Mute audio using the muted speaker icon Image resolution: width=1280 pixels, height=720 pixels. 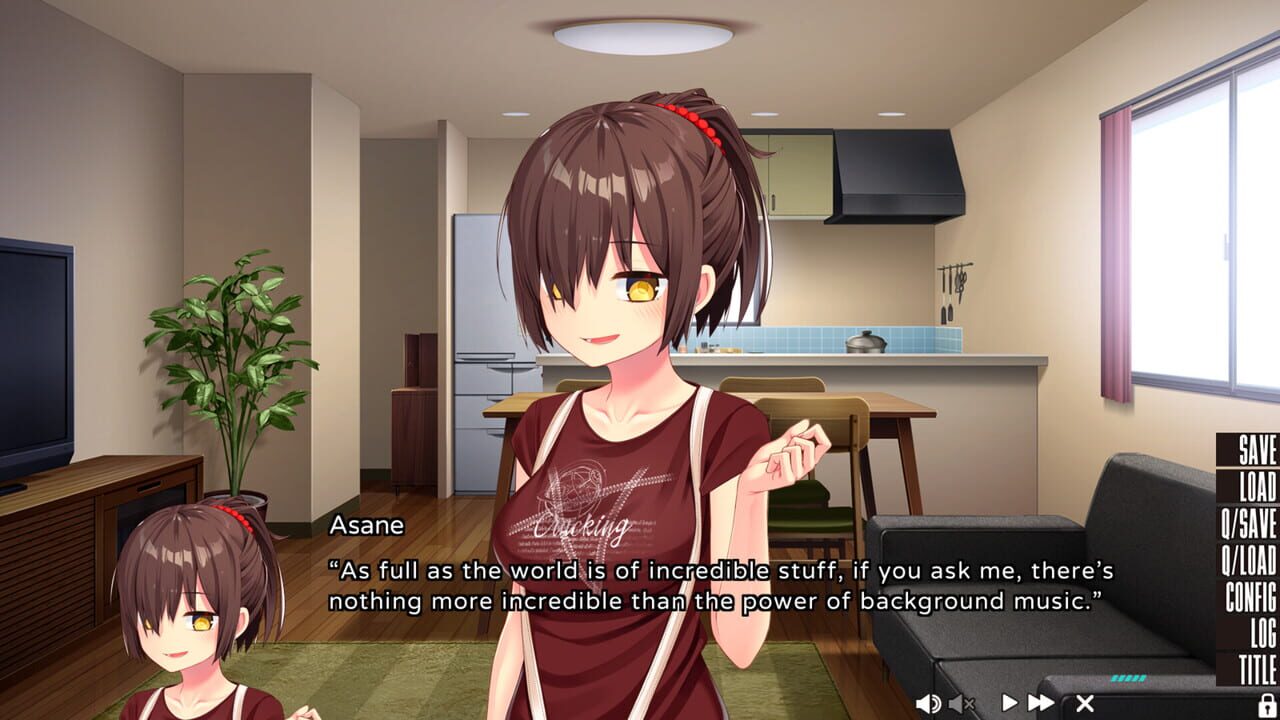[960, 703]
